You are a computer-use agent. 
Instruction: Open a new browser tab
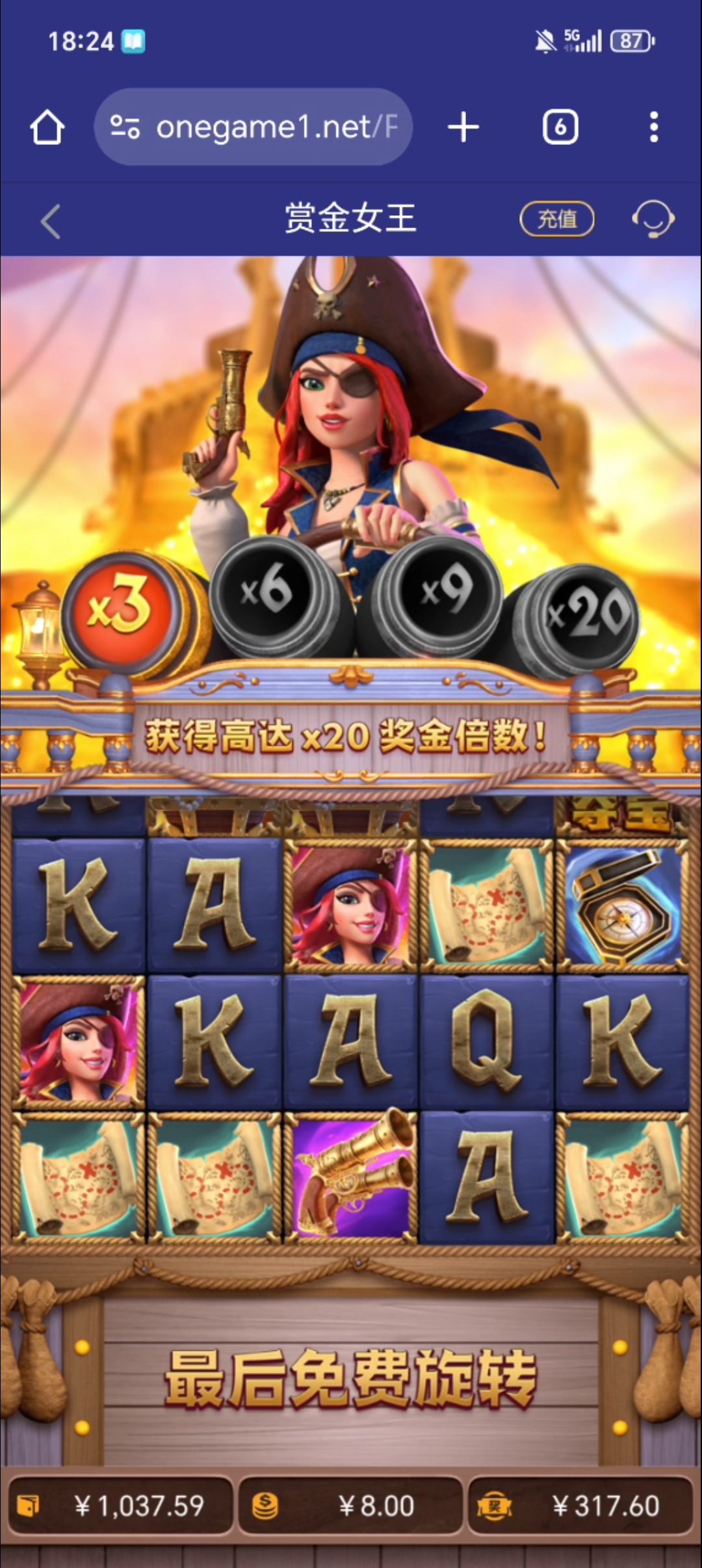tap(463, 127)
